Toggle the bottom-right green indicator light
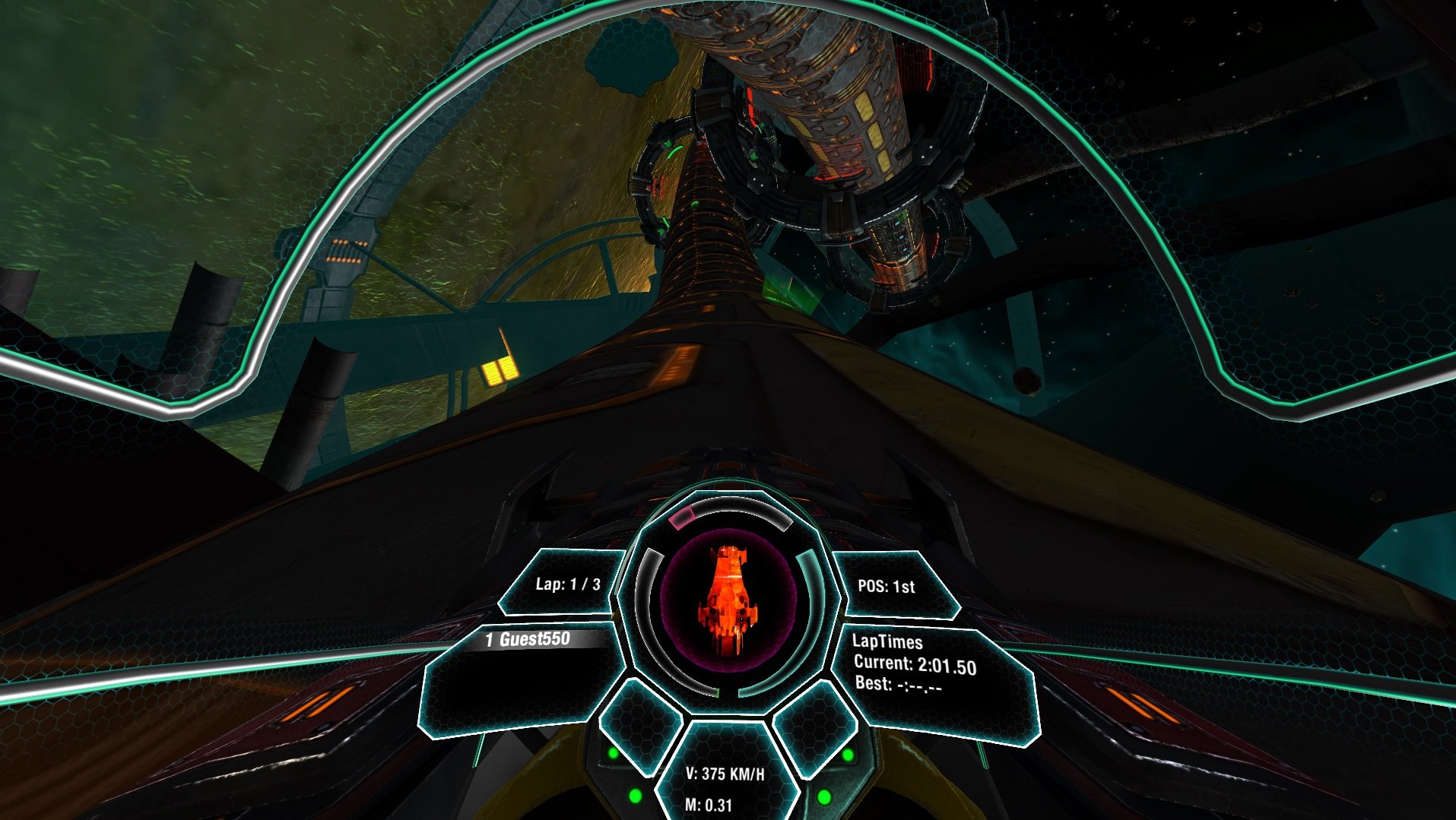 pyautogui.click(x=824, y=798)
